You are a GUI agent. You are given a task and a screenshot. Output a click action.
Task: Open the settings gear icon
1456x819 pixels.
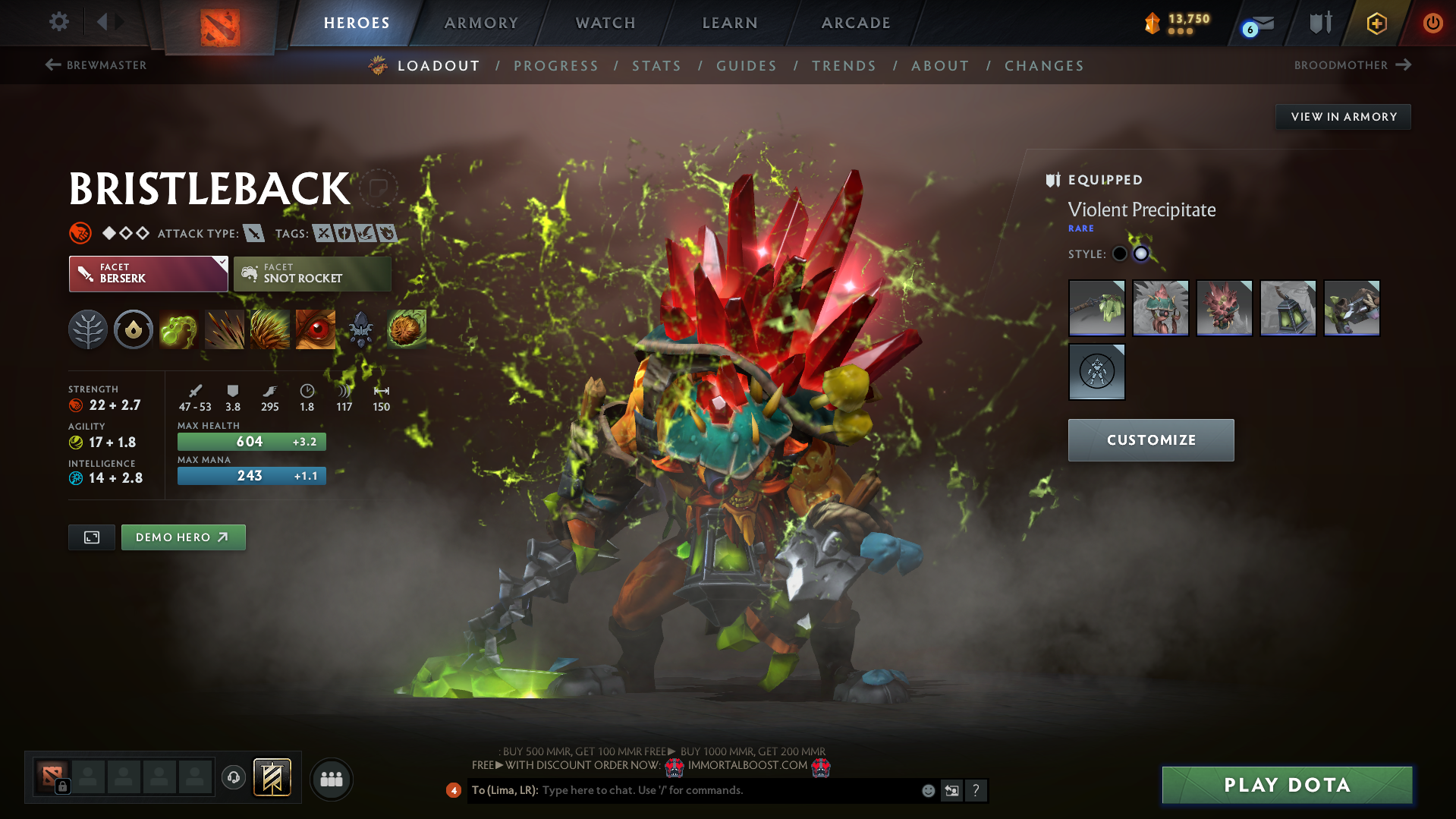coord(58,22)
